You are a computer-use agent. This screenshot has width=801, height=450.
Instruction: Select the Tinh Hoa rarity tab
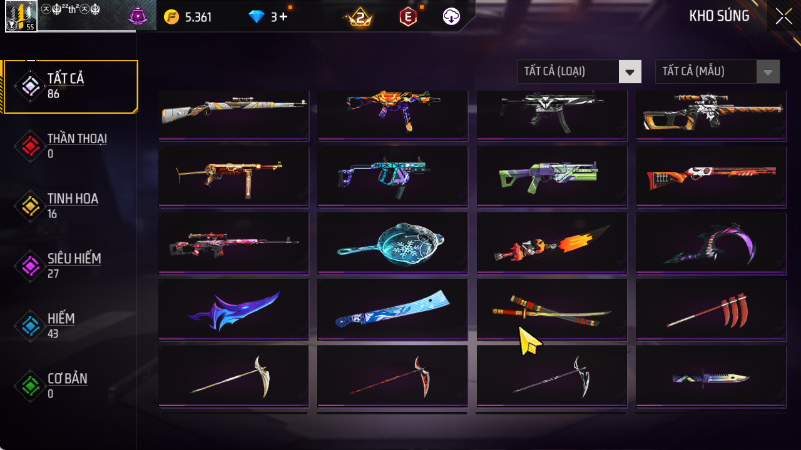coord(70,205)
